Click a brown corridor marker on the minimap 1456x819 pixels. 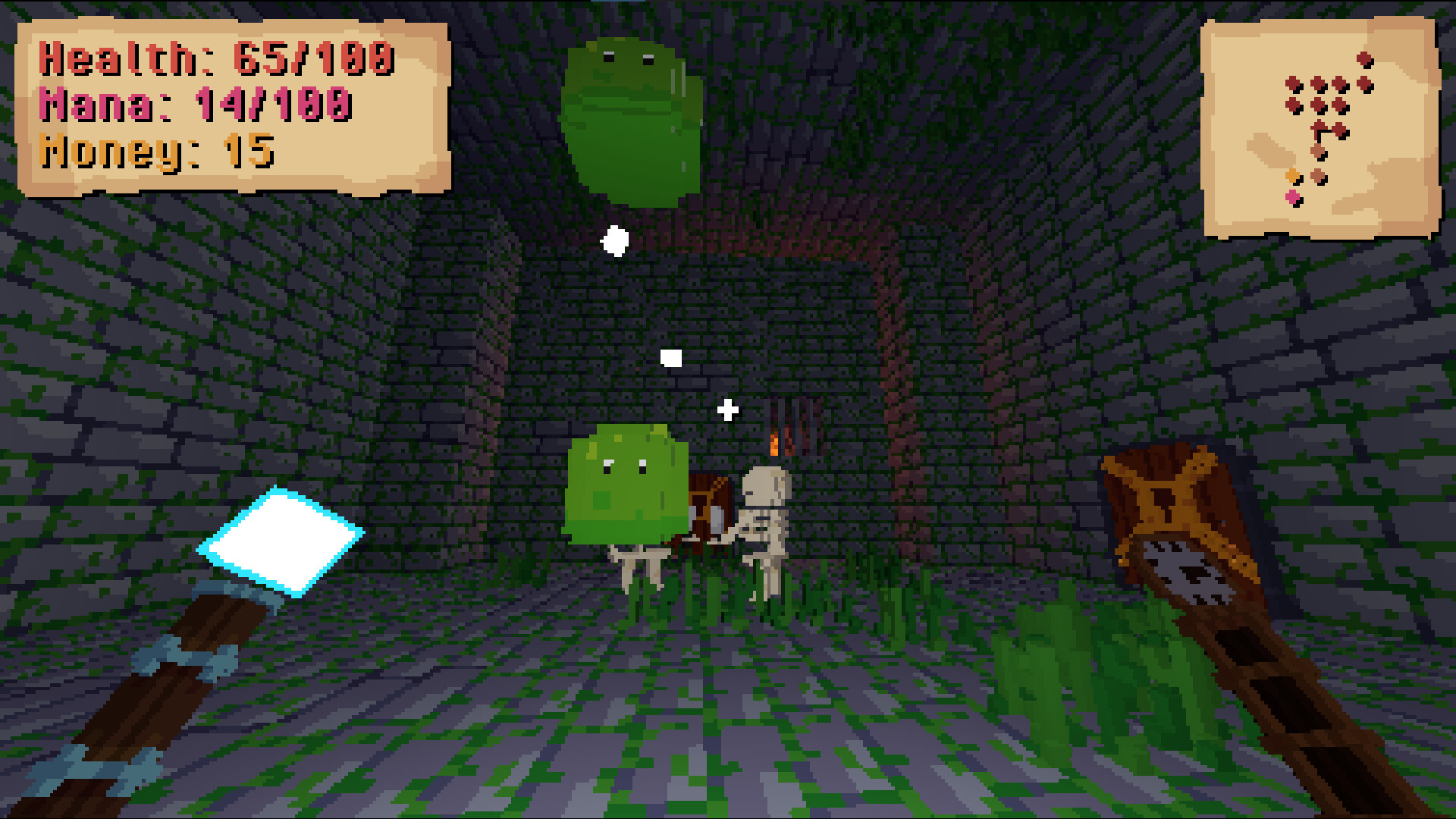(x=1318, y=150)
